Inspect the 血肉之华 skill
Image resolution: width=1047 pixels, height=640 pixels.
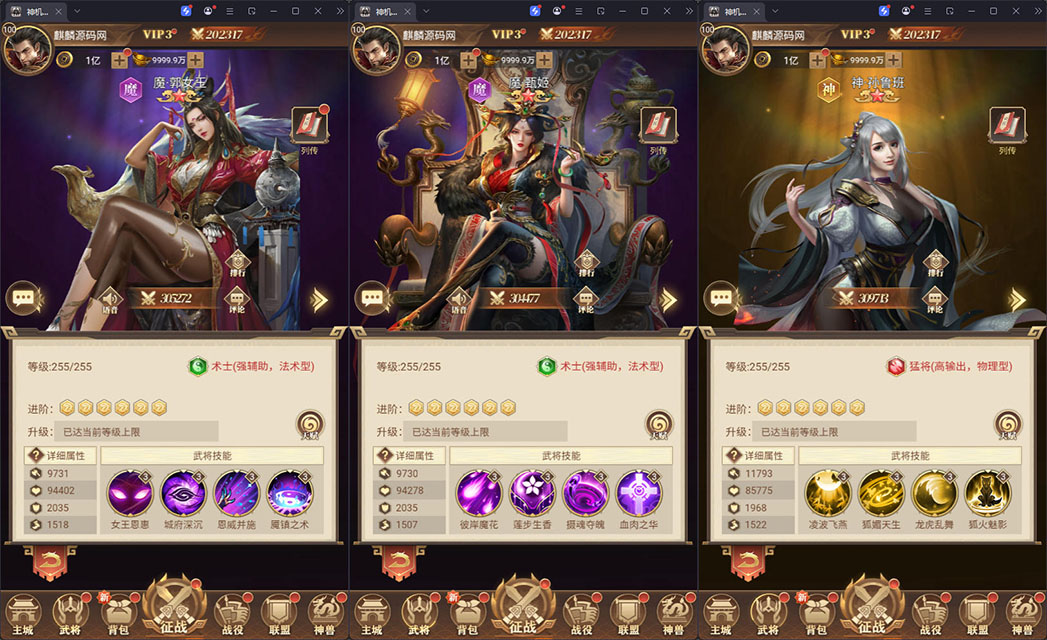(x=638, y=492)
